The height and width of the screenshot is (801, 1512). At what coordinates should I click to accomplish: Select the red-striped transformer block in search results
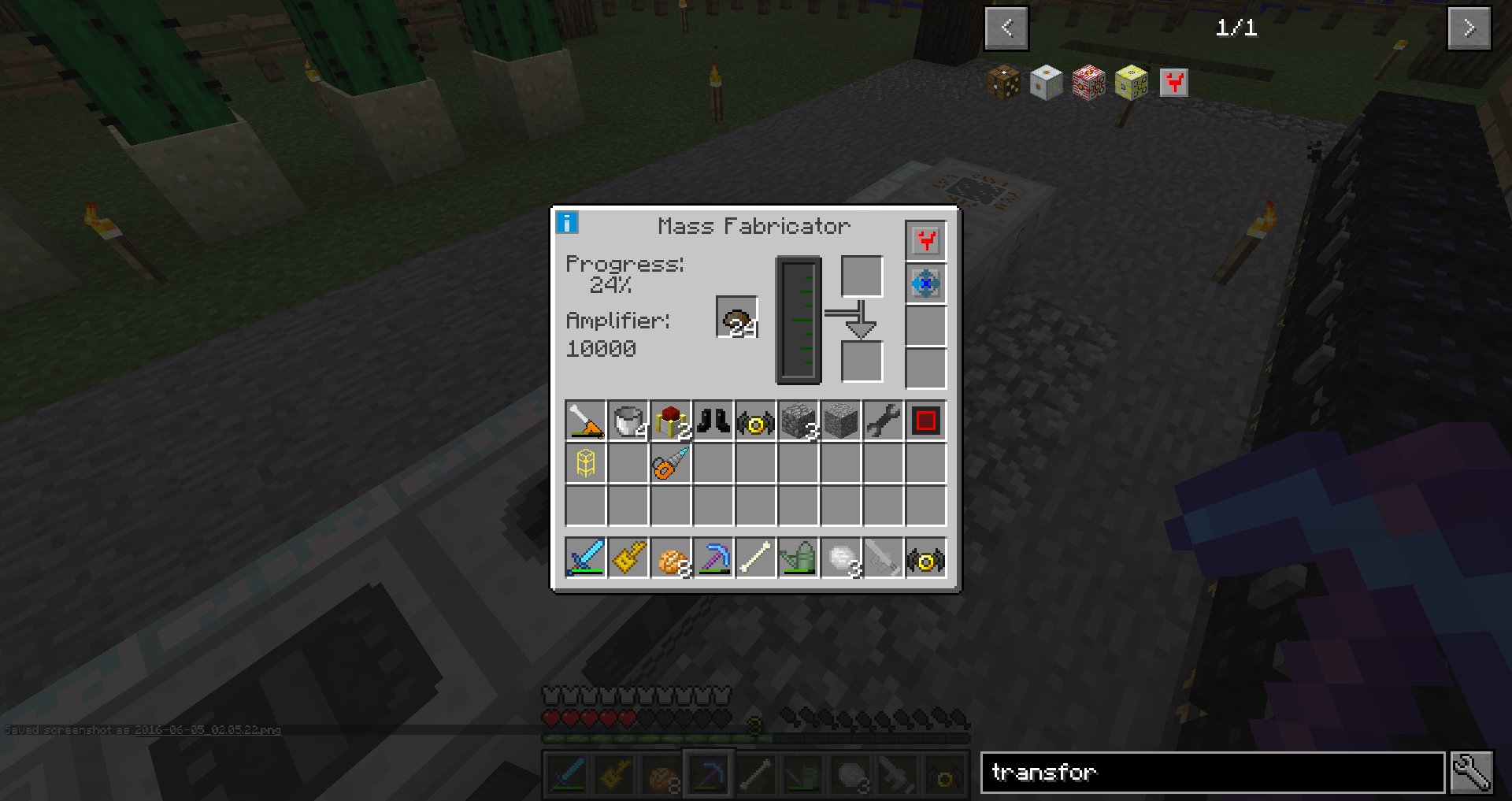(1089, 83)
